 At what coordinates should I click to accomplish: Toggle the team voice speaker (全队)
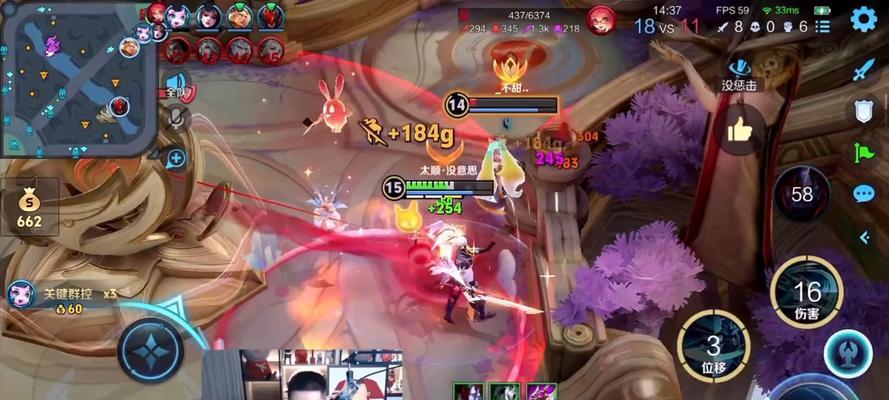pyautogui.click(x=176, y=85)
